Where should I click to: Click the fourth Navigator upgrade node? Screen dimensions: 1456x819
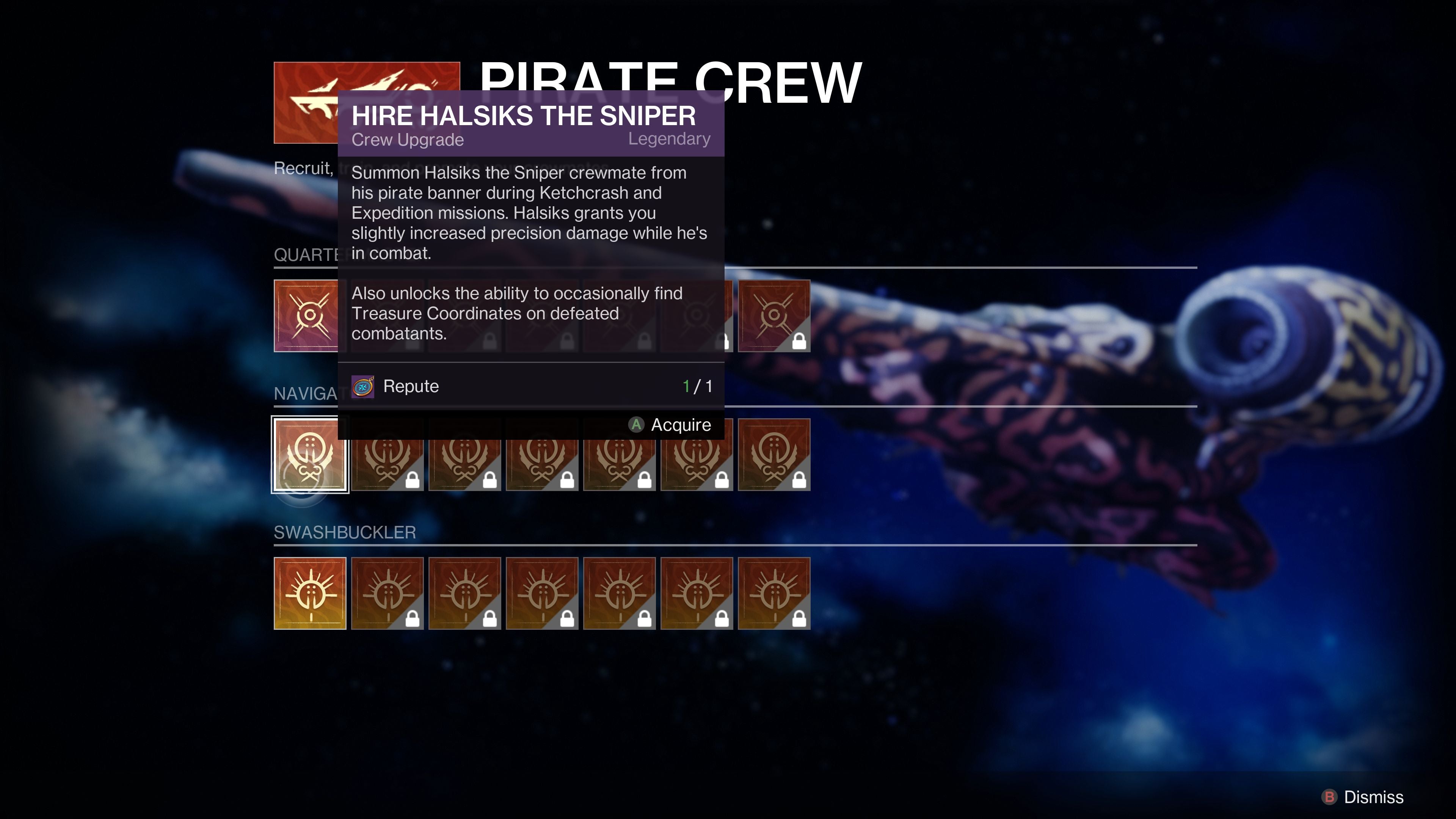(541, 455)
